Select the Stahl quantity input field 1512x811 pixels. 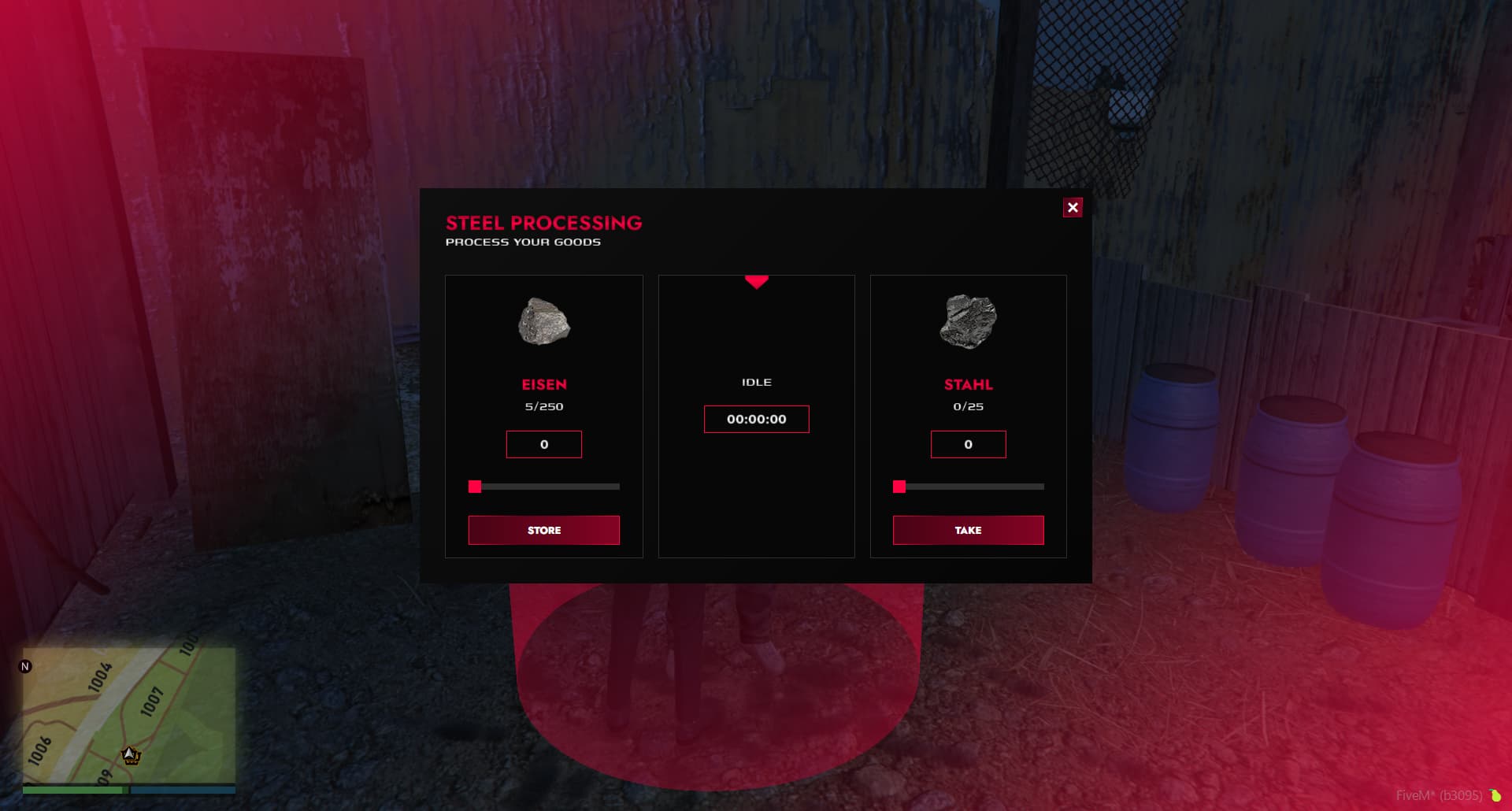[968, 444]
